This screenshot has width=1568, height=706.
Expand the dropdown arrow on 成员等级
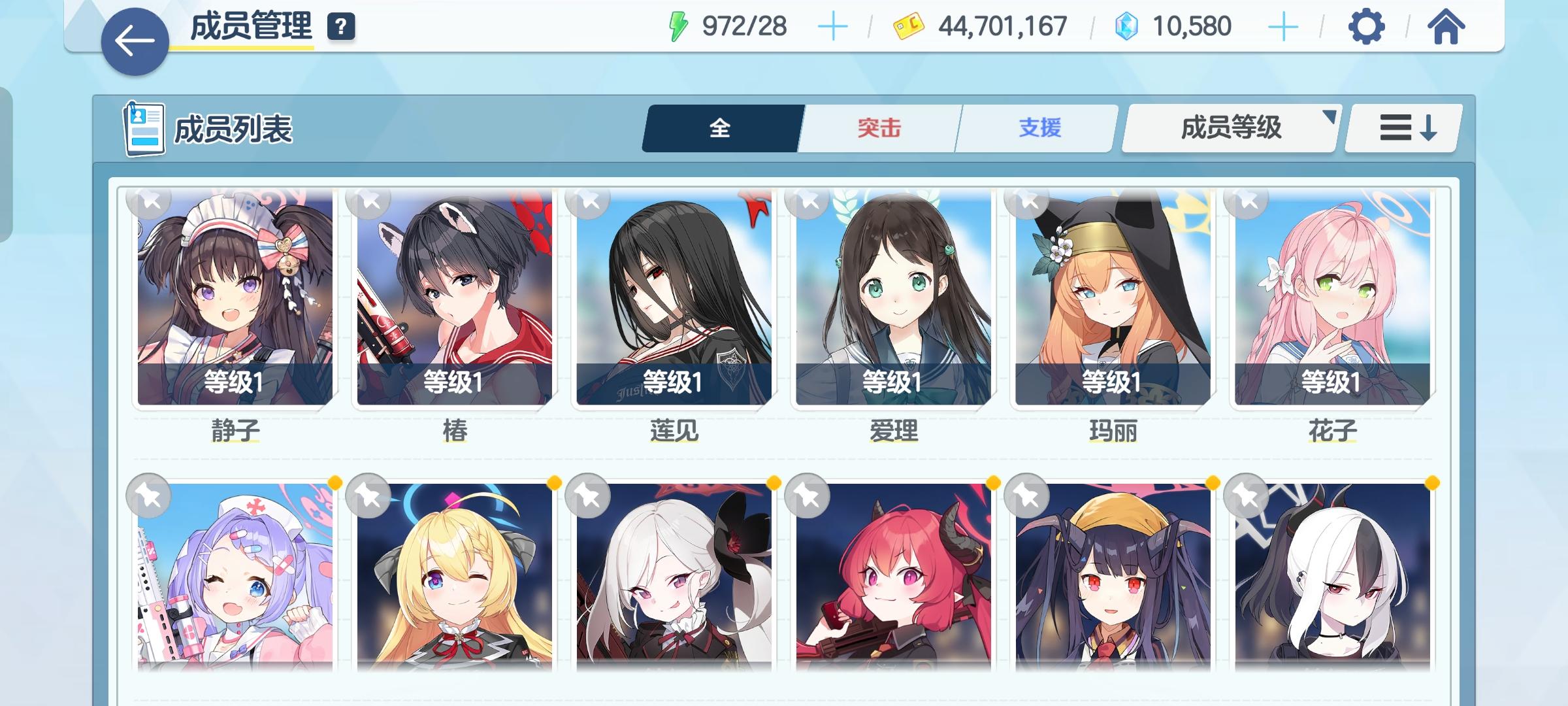1330,118
